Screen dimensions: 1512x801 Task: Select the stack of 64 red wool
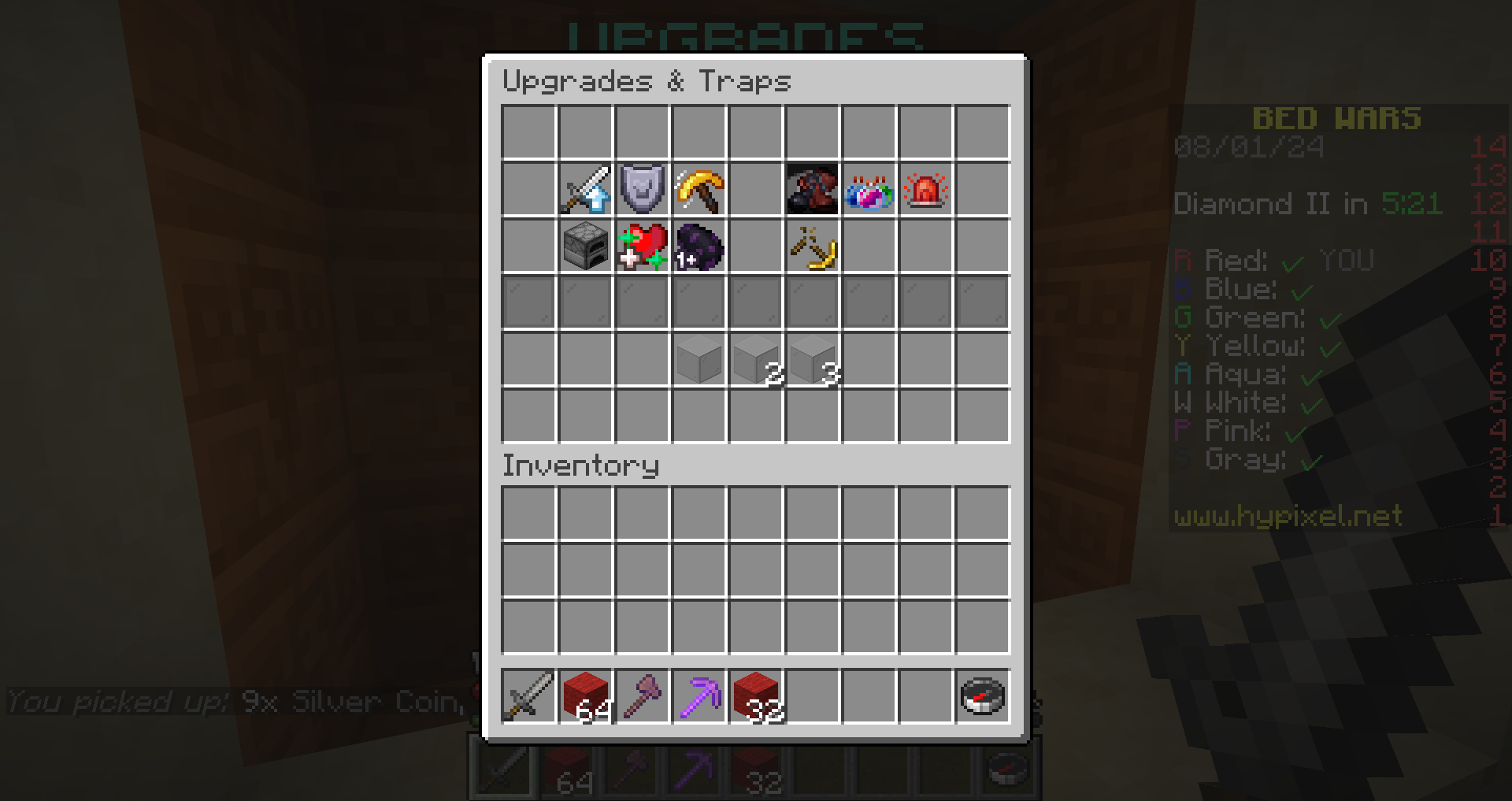584,698
